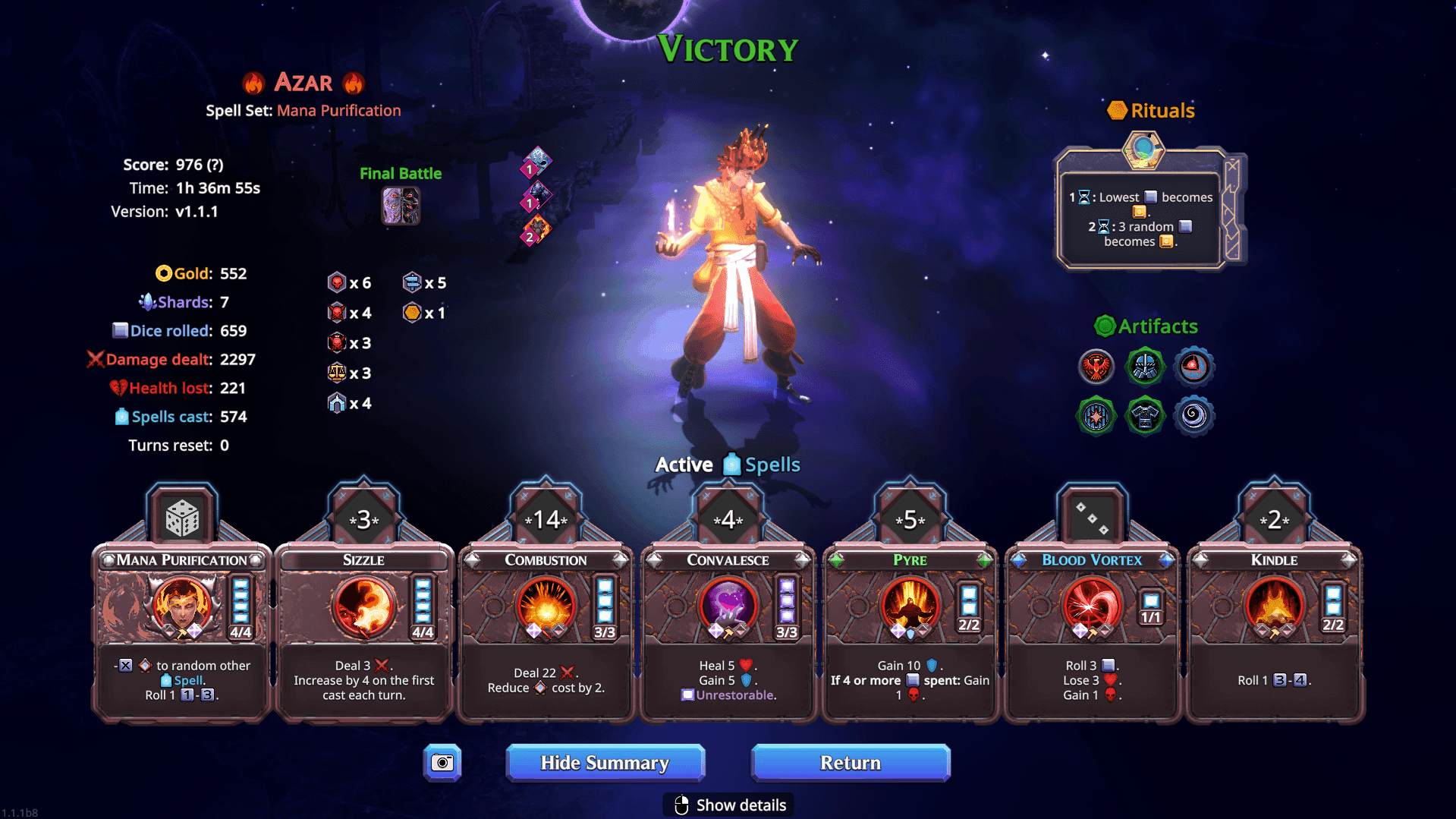Select the green knight artifact icon
This screenshot has height=819, width=1456.
1144,367
